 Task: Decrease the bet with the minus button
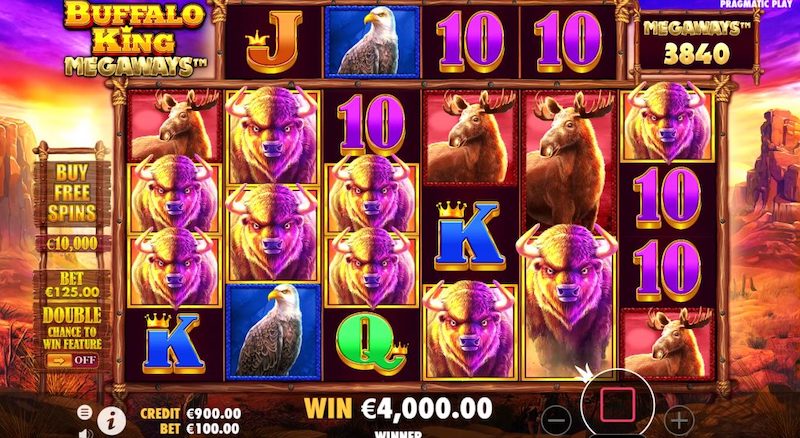coord(560,420)
